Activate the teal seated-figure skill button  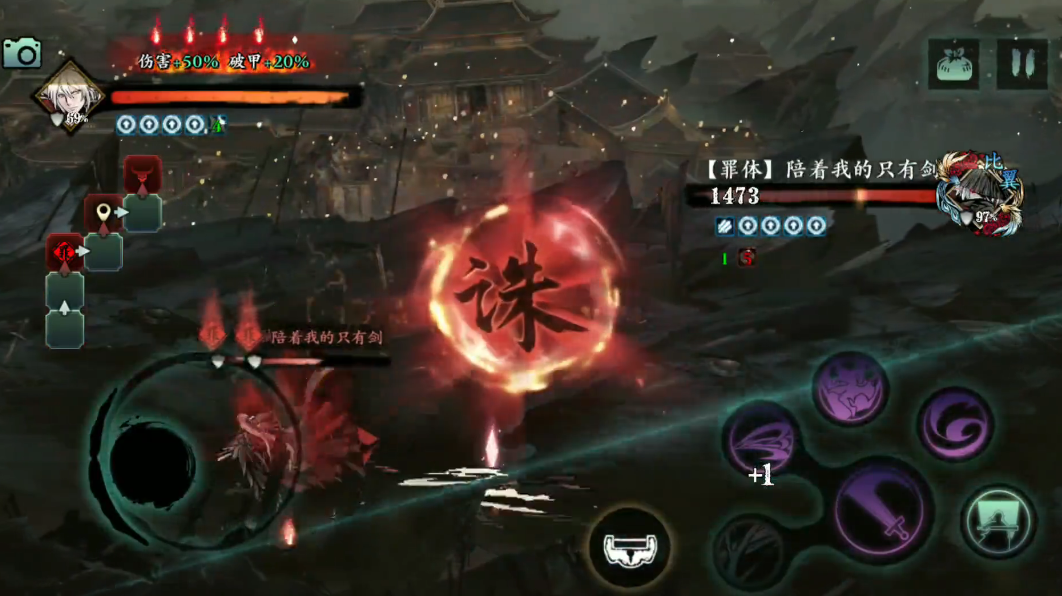[x=998, y=520]
